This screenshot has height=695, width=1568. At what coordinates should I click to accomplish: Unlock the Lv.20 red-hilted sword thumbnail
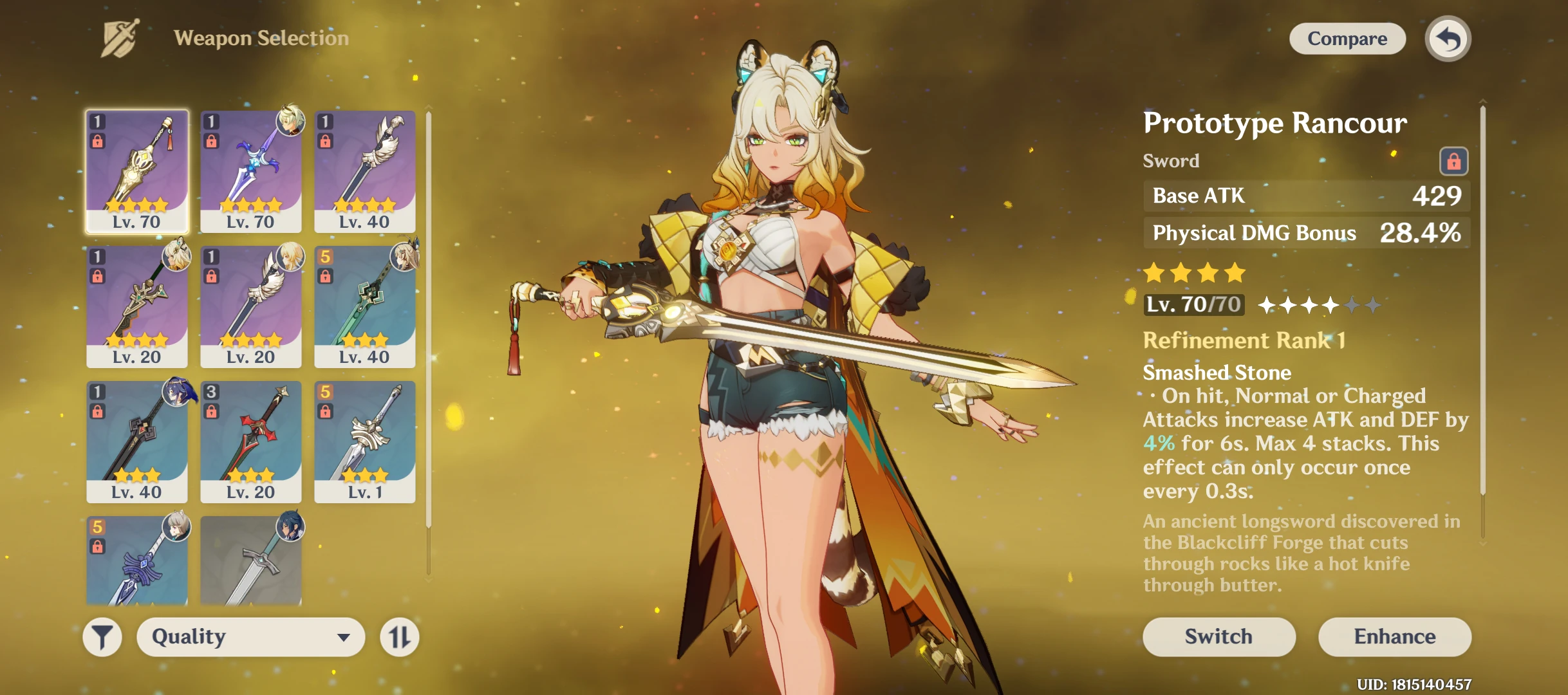point(210,410)
